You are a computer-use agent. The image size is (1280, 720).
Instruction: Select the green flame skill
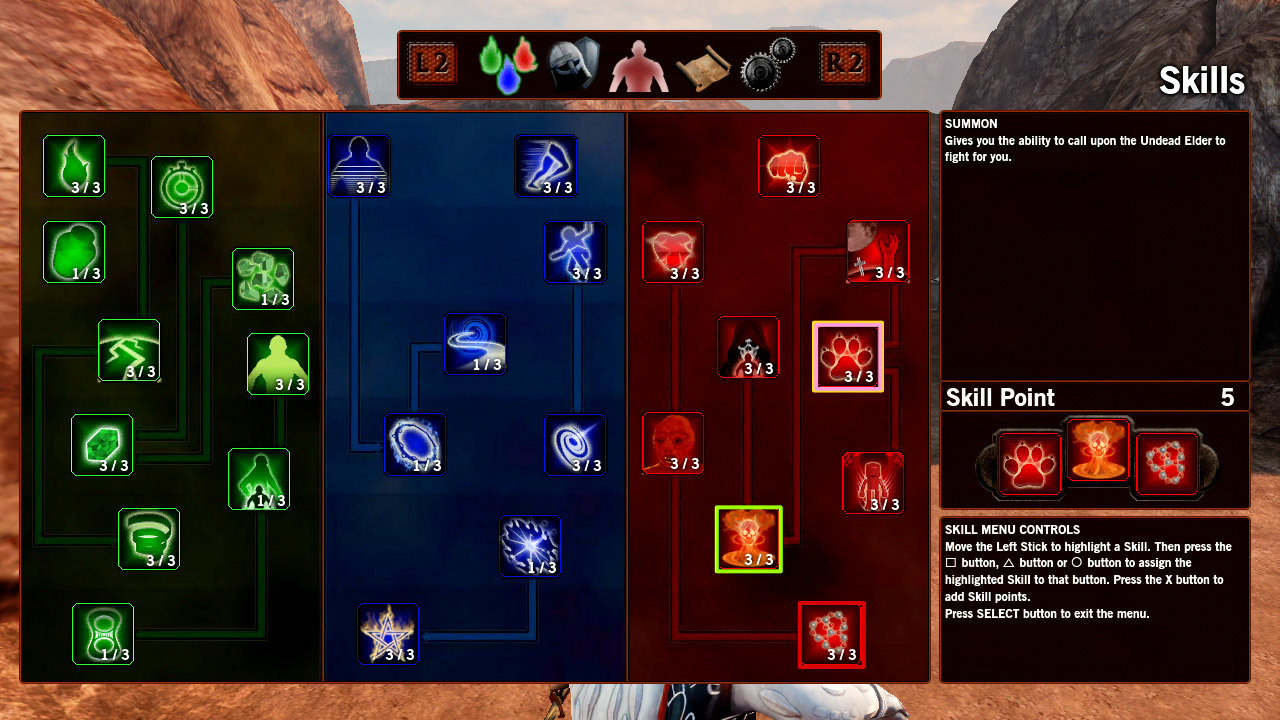click(x=74, y=166)
